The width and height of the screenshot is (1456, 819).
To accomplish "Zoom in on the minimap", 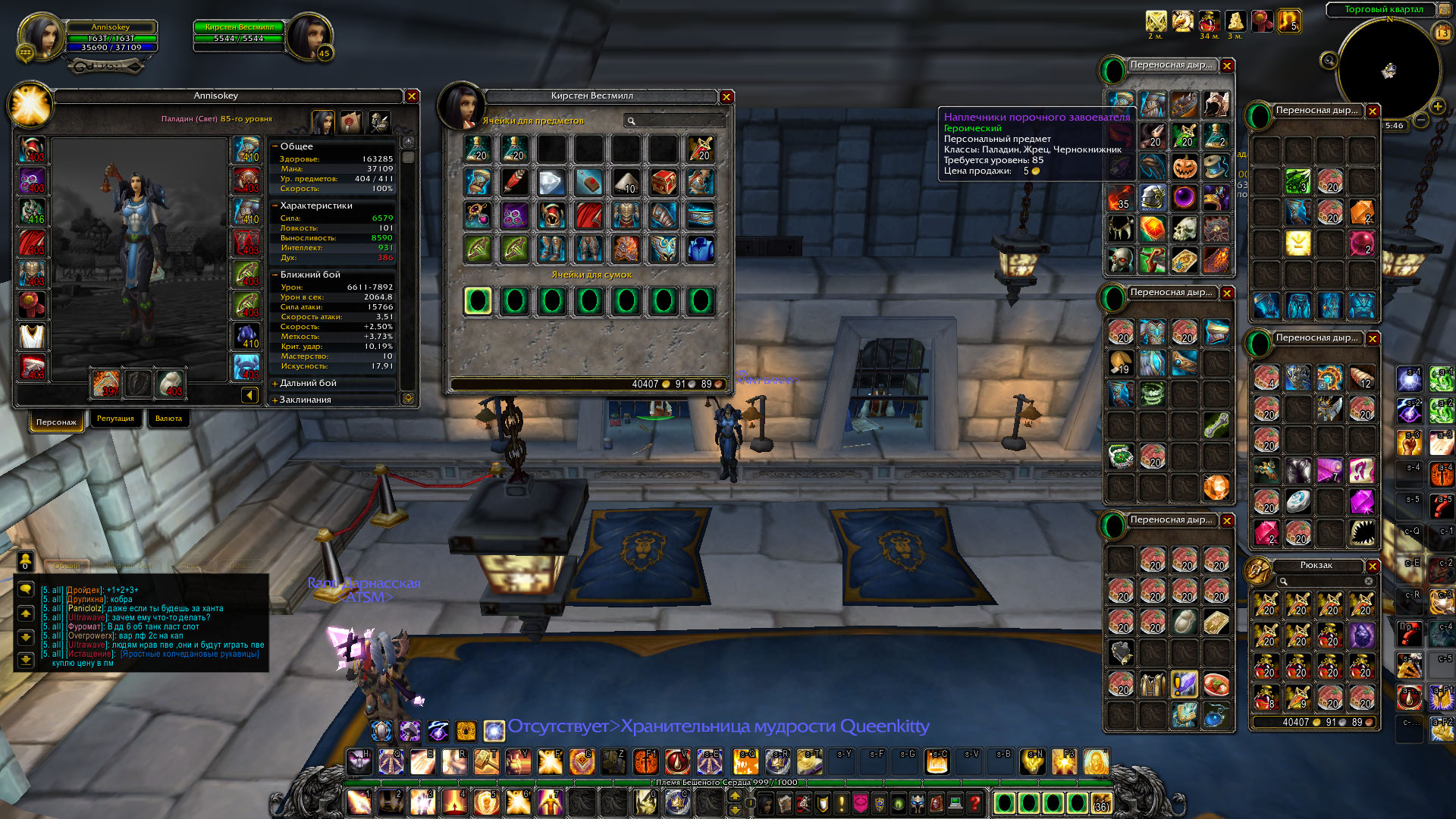I will pos(1437,106).
